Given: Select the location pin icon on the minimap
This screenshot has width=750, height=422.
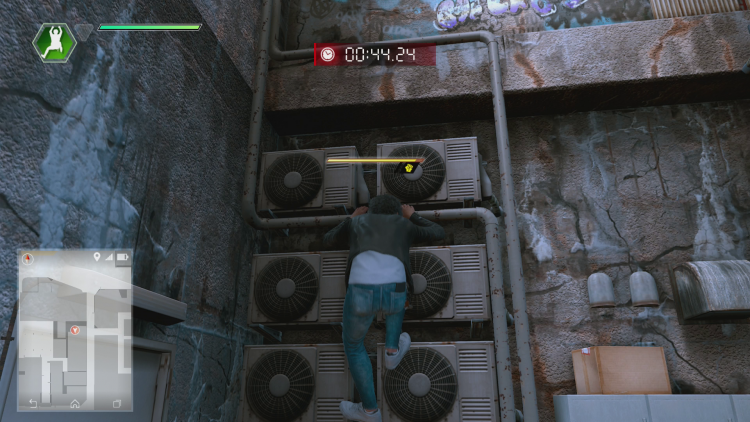Looking at the screenshot, I should click(97, 258).
